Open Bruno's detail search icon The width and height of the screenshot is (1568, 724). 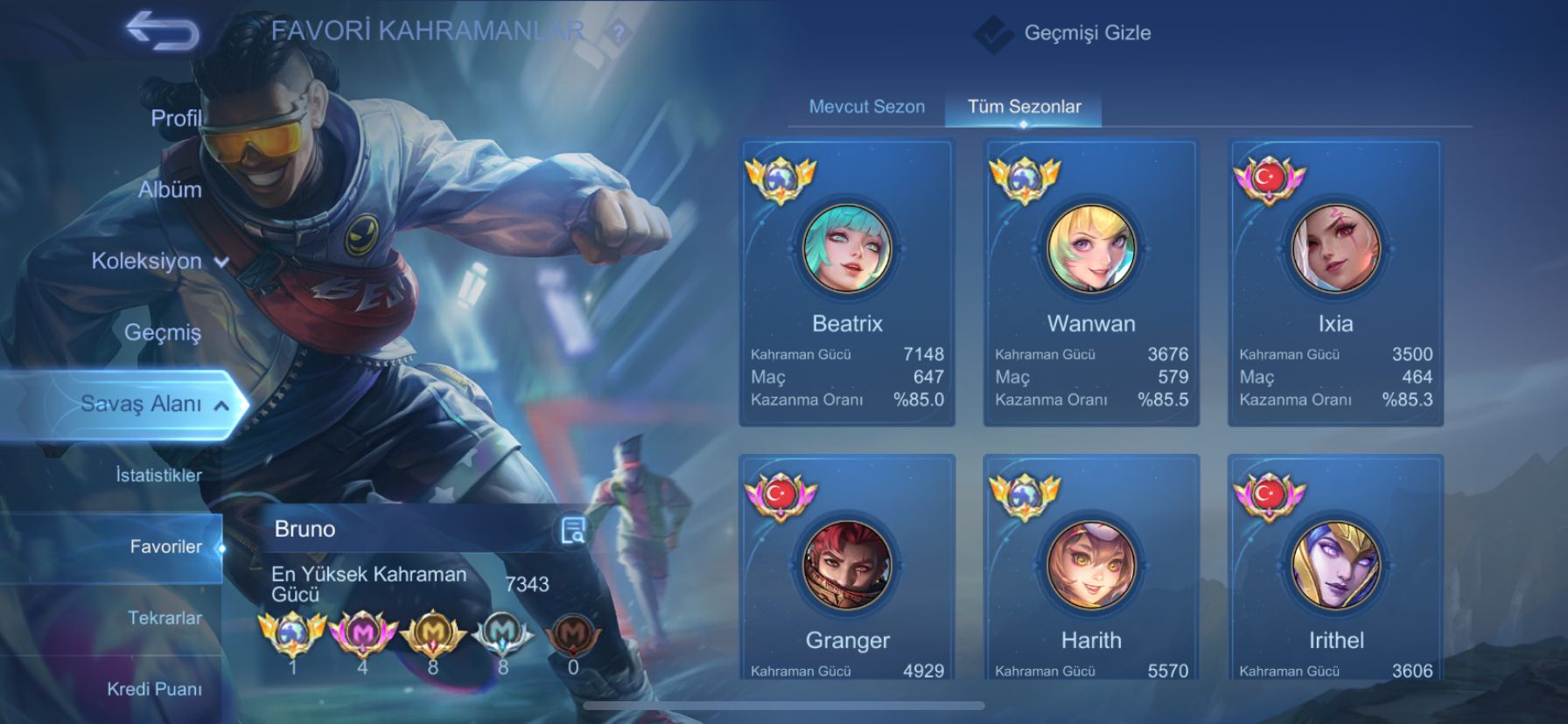pos(573,530)
